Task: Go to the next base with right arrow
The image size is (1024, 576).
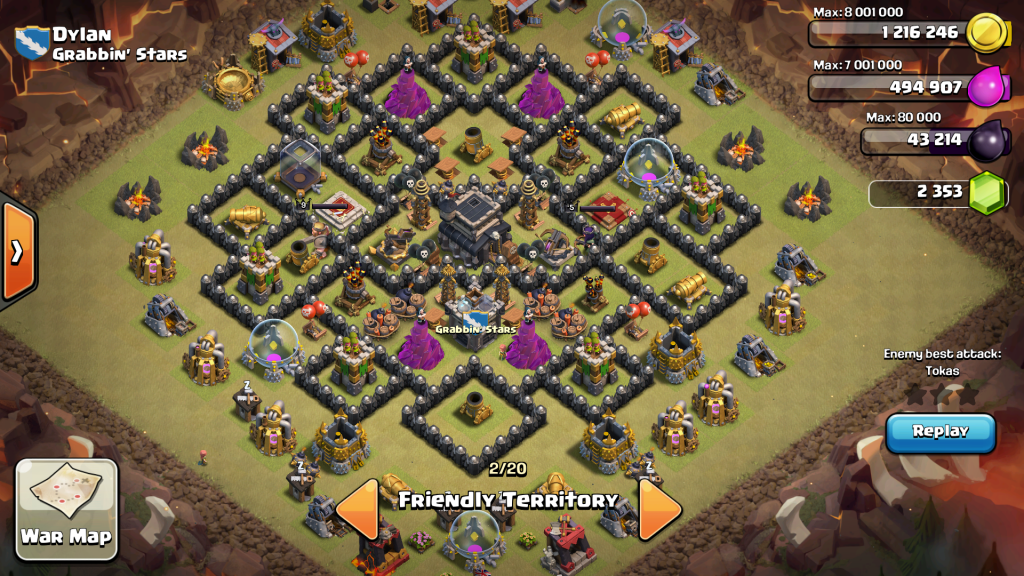Action: click(659, 510)
